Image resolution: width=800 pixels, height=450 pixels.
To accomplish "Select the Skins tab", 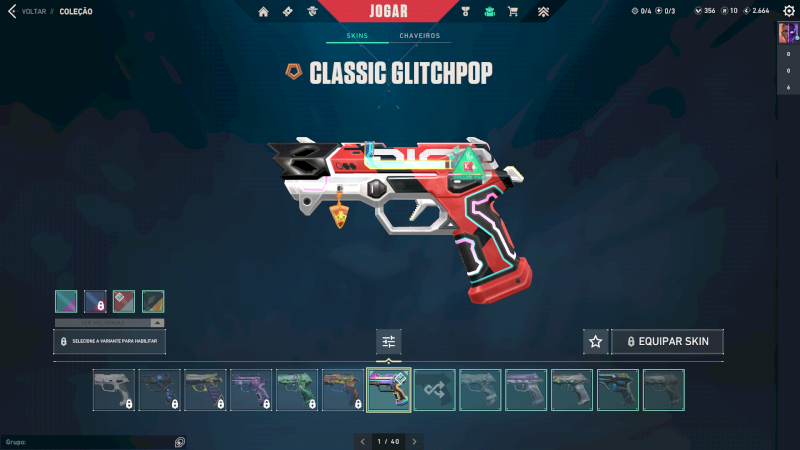I will (357, 36).
